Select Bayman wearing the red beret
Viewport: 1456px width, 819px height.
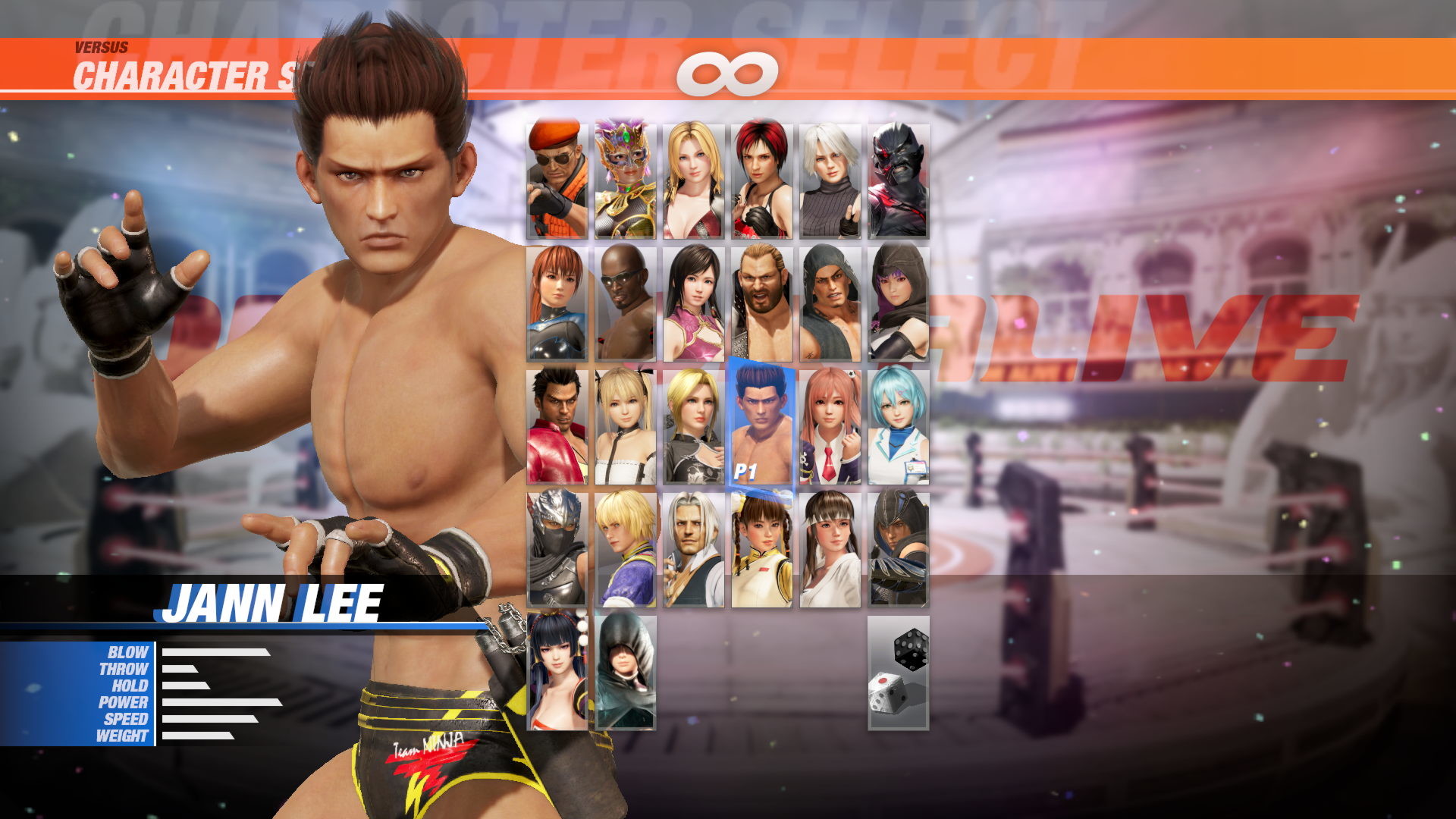557,178
